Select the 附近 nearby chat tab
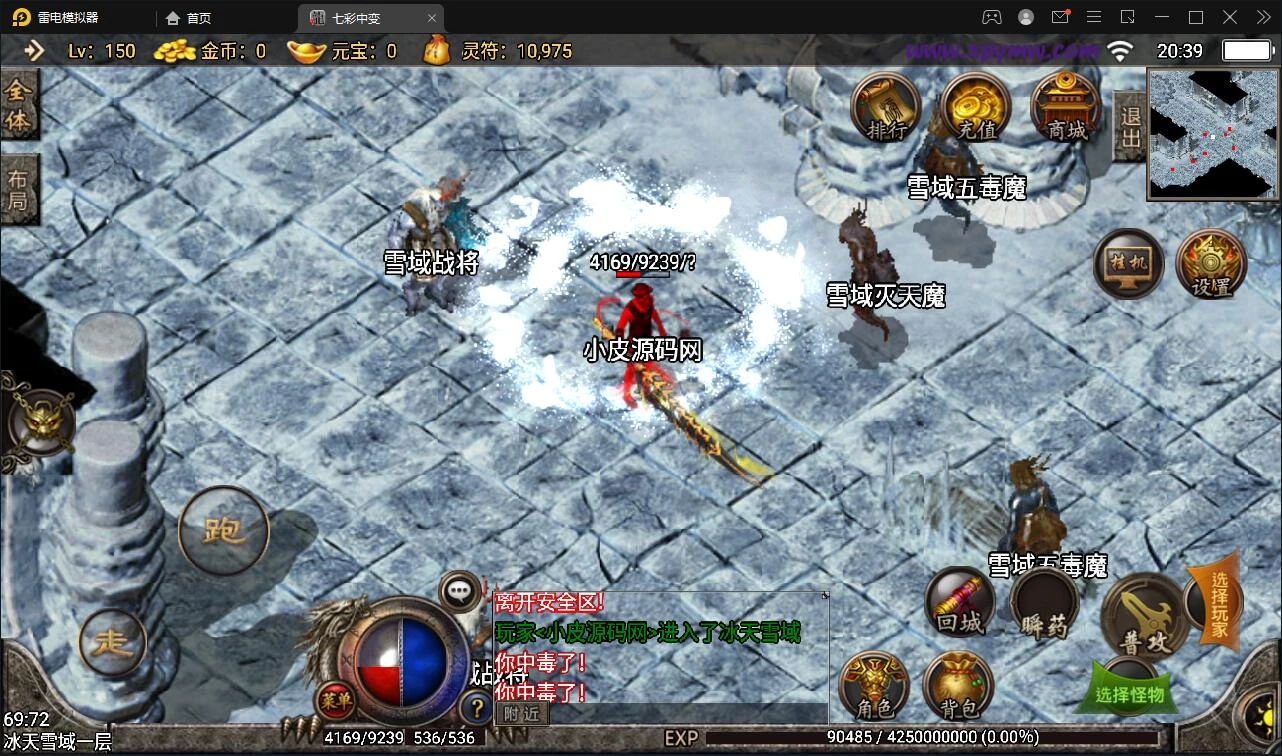Image resolution: width=1282 pixels, height=756 pixels. [522, 713]
